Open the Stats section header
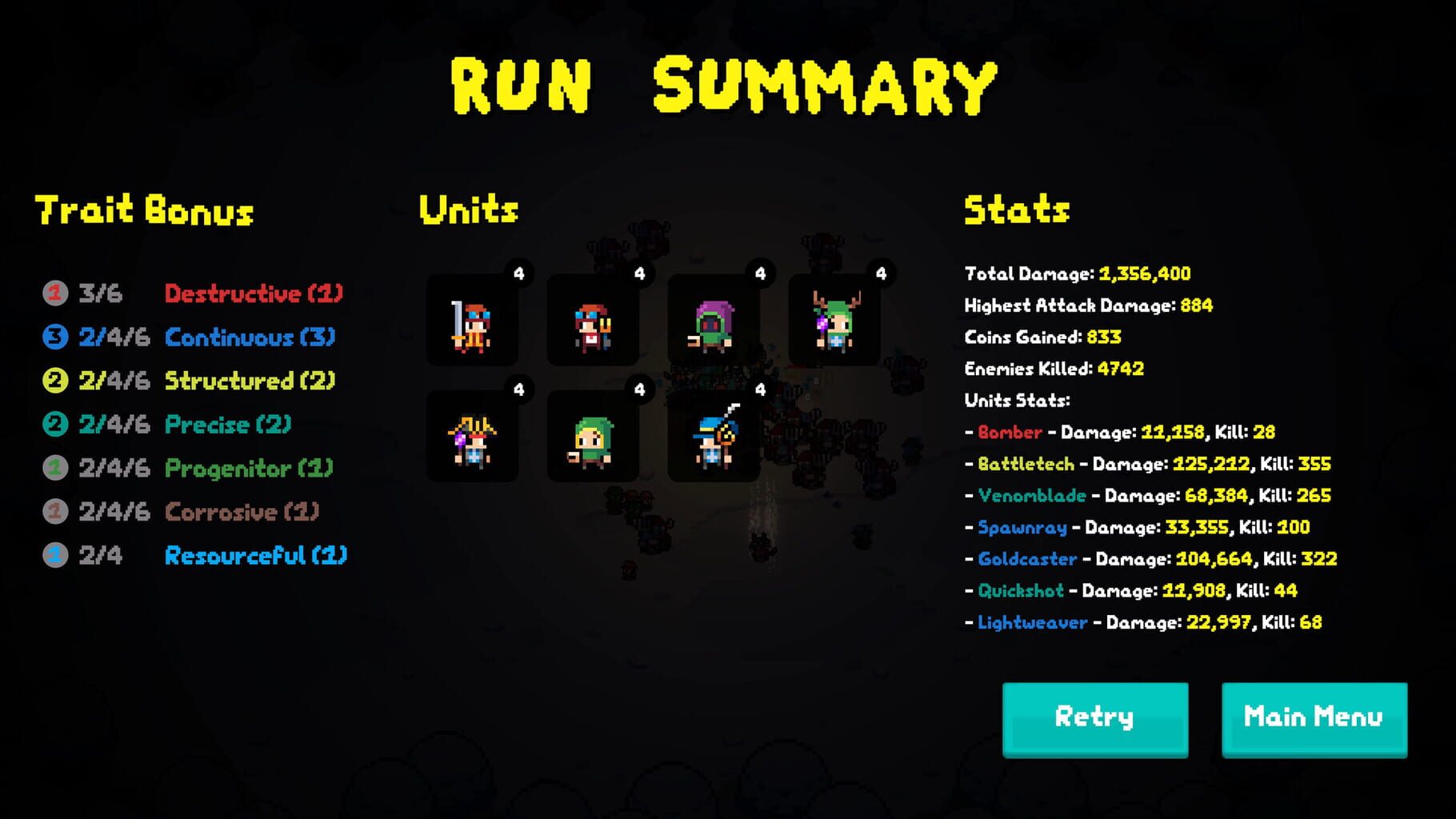 1016,210
